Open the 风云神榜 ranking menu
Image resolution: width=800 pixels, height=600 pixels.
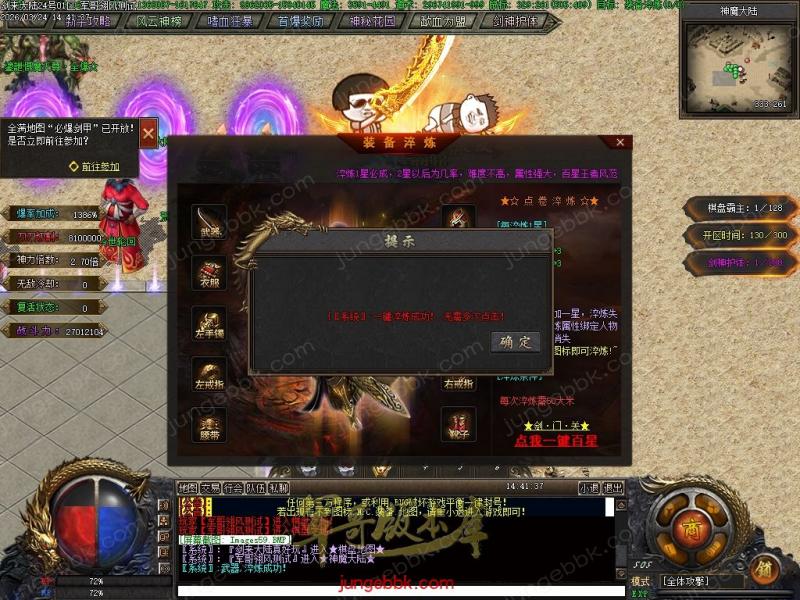[160, 21]
